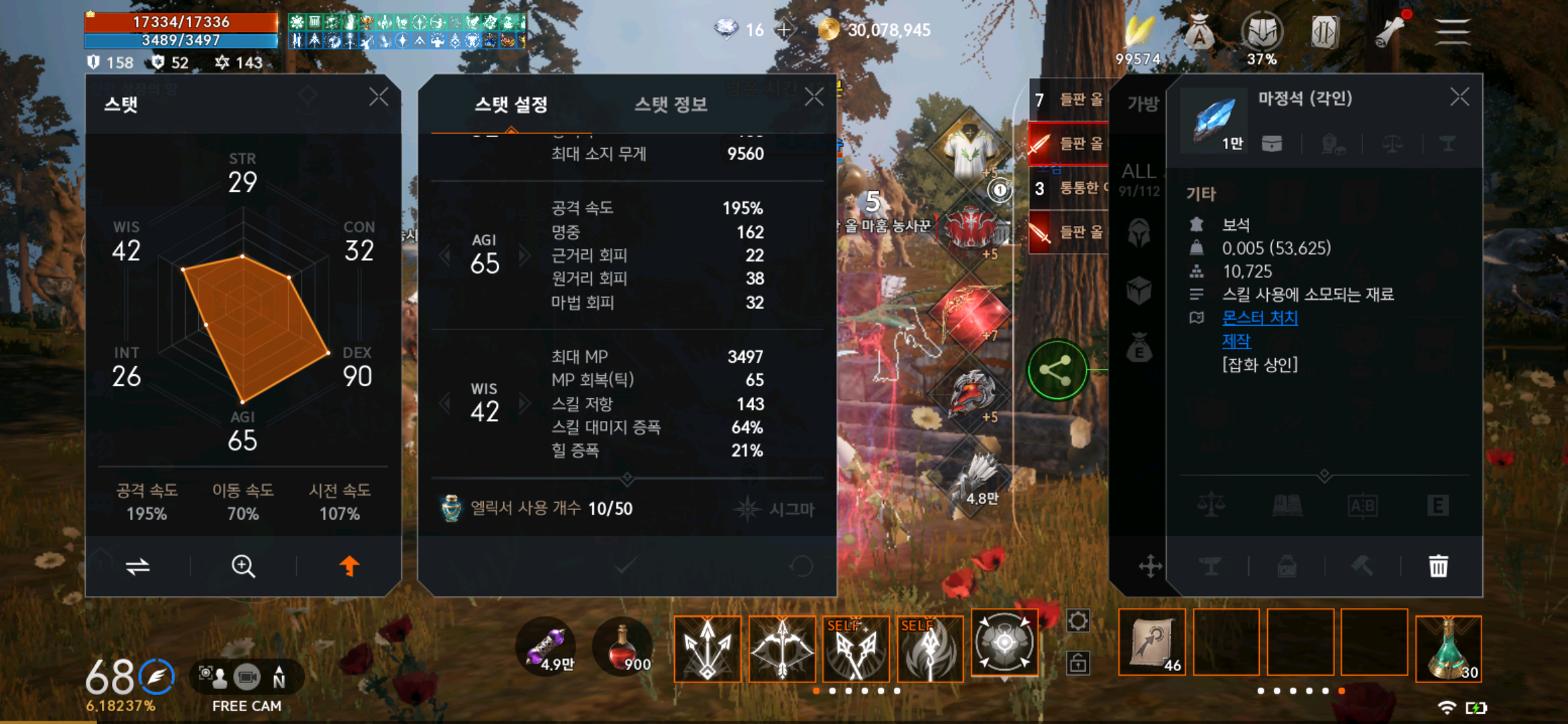This screenshot has height=724, width=1568.
Task: Click the 마정석 item thumbnail
Action: pyautogui.click(x=1213, y=121)
